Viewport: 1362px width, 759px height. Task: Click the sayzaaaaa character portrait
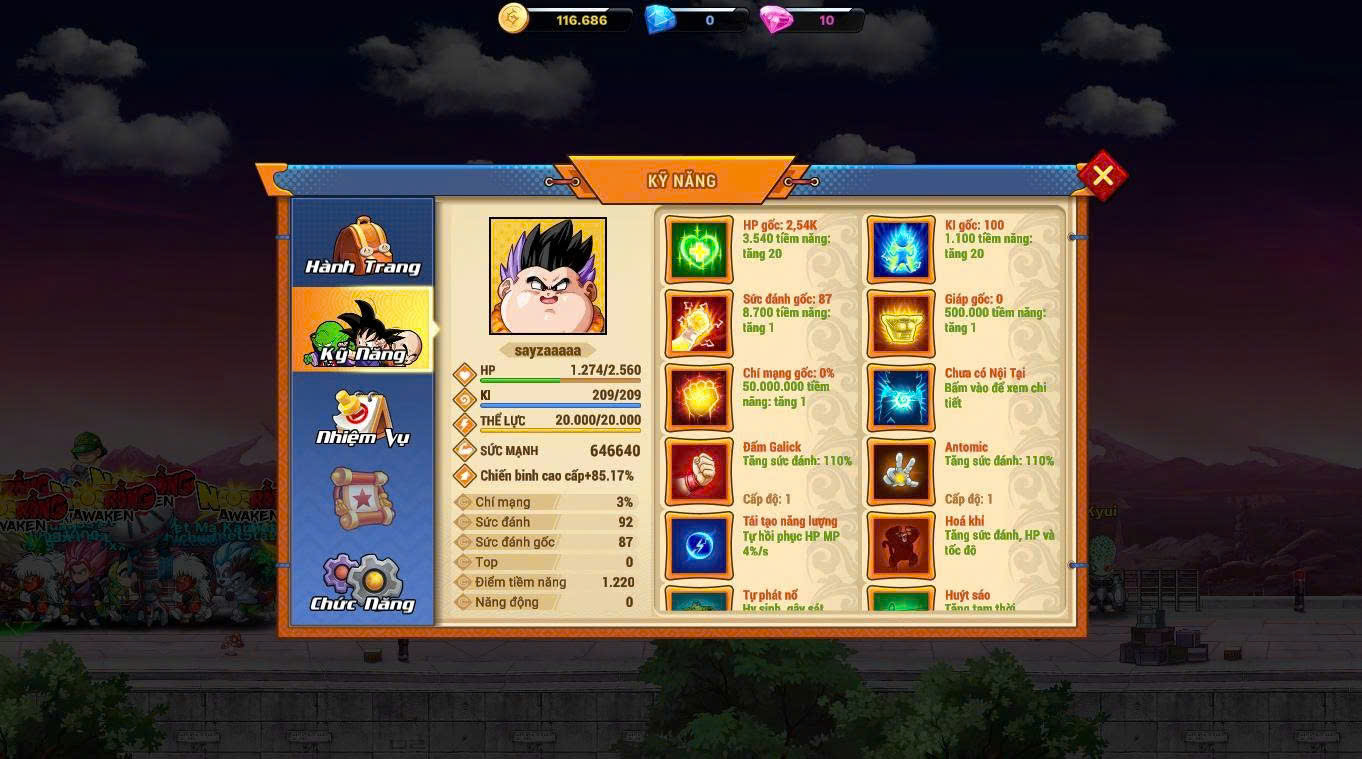(548, 276)
